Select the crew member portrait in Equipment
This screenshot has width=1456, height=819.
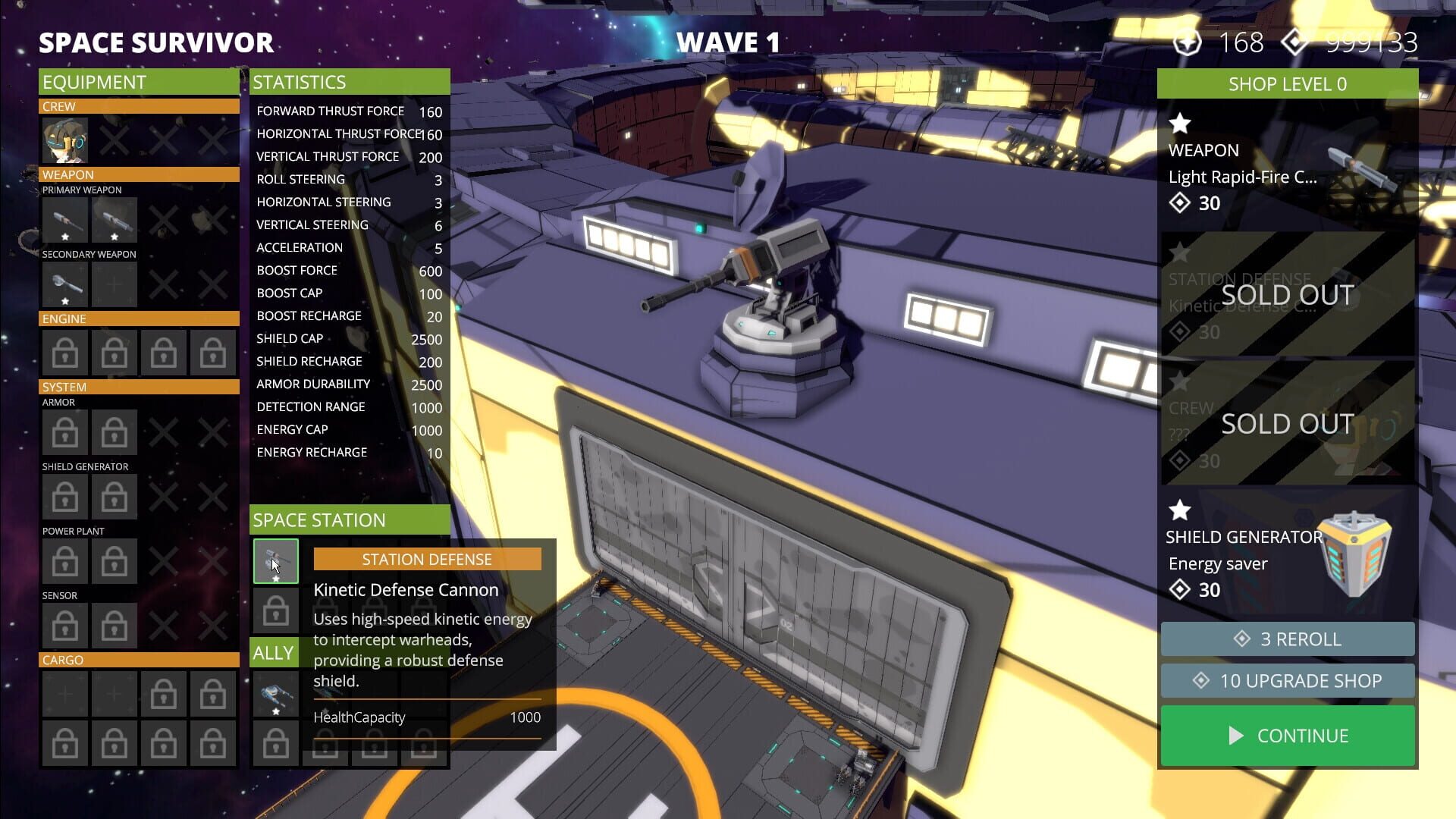(x=64, y=140)
